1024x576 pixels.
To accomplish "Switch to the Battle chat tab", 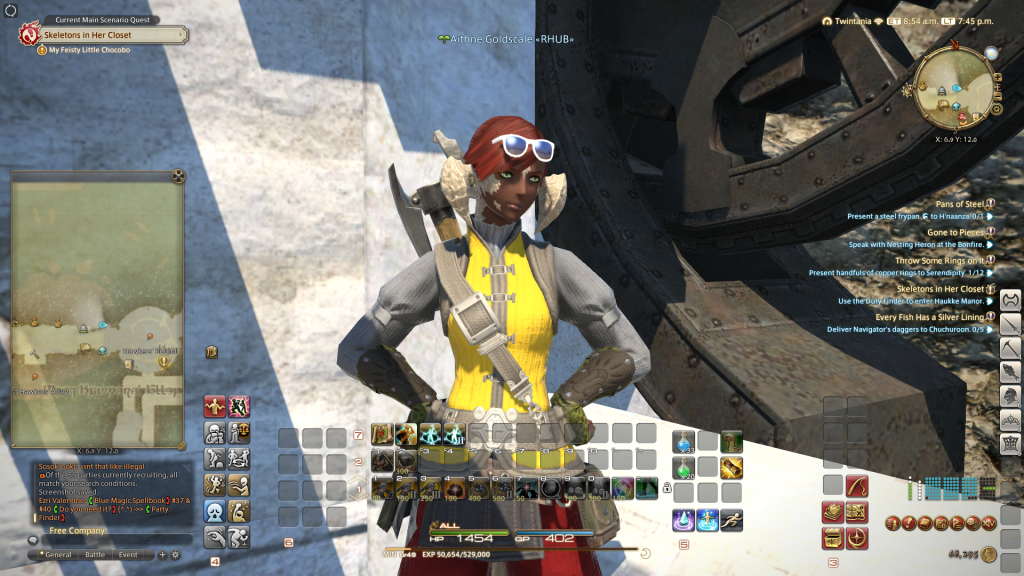I will coord(95,555).
